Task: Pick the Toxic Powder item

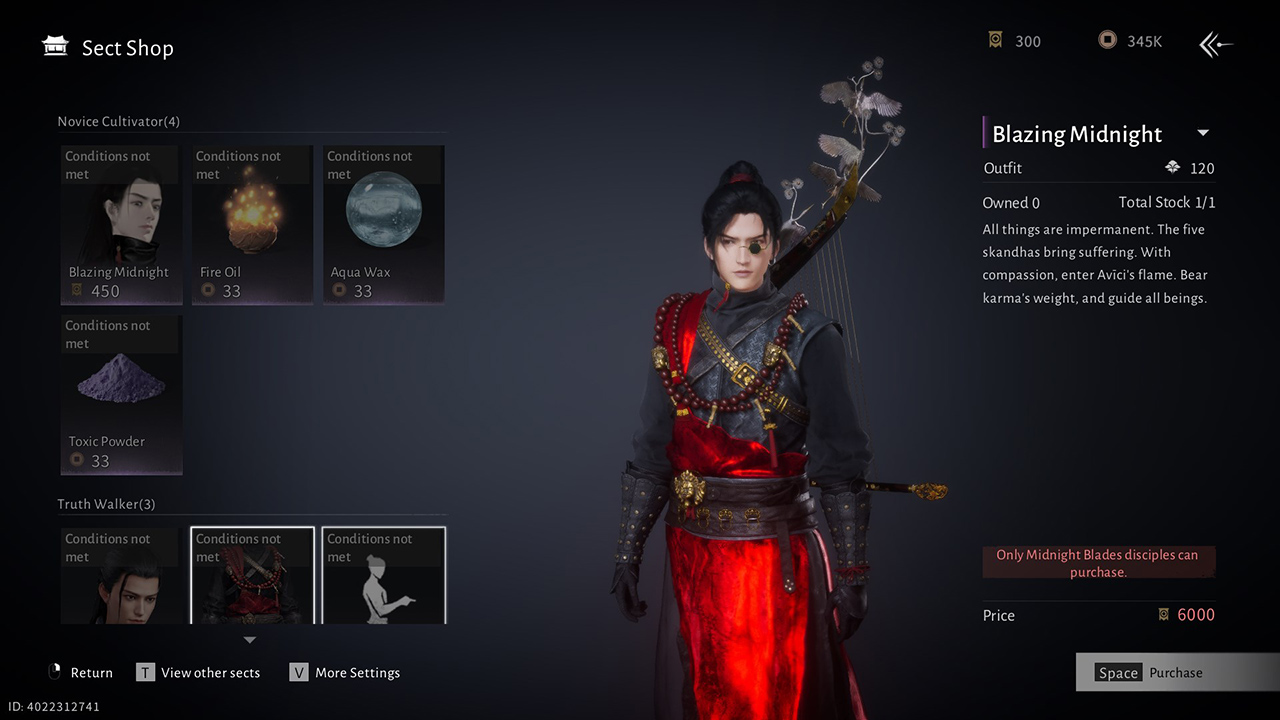Action: coord(121,395)
